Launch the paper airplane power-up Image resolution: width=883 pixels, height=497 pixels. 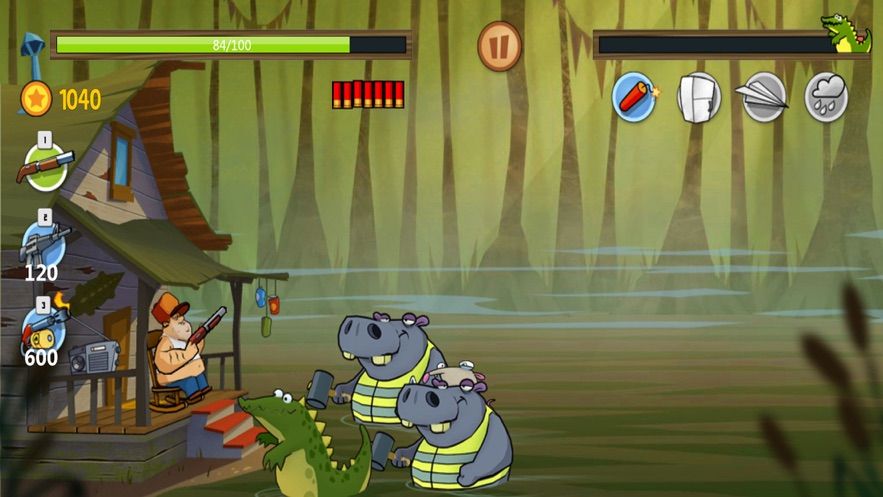pos(764,97)
